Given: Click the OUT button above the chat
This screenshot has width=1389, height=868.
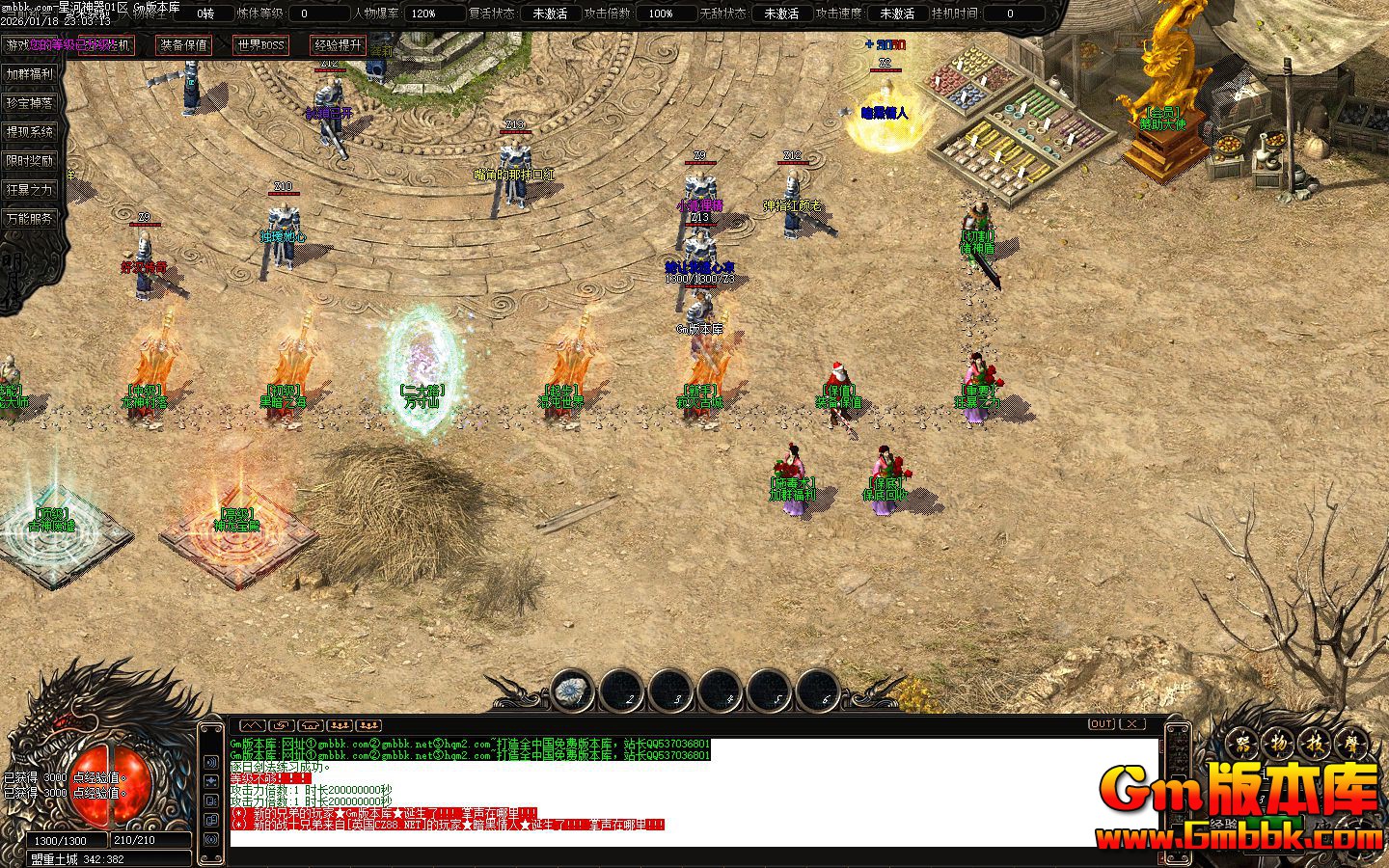Looking at the screenshot, I should click(x=1101, y=724).
